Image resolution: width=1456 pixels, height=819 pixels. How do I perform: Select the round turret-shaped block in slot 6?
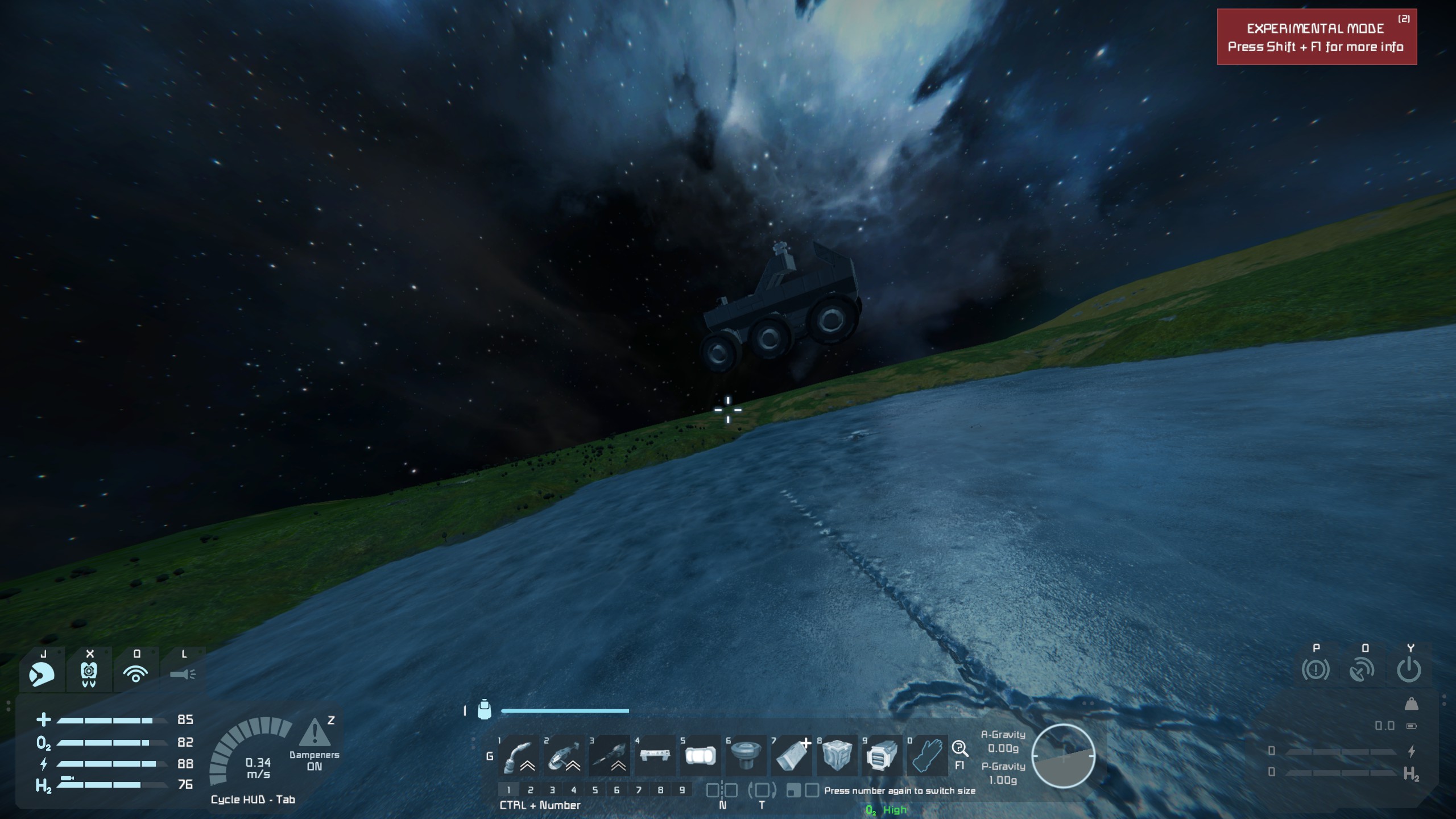[746, 756]
